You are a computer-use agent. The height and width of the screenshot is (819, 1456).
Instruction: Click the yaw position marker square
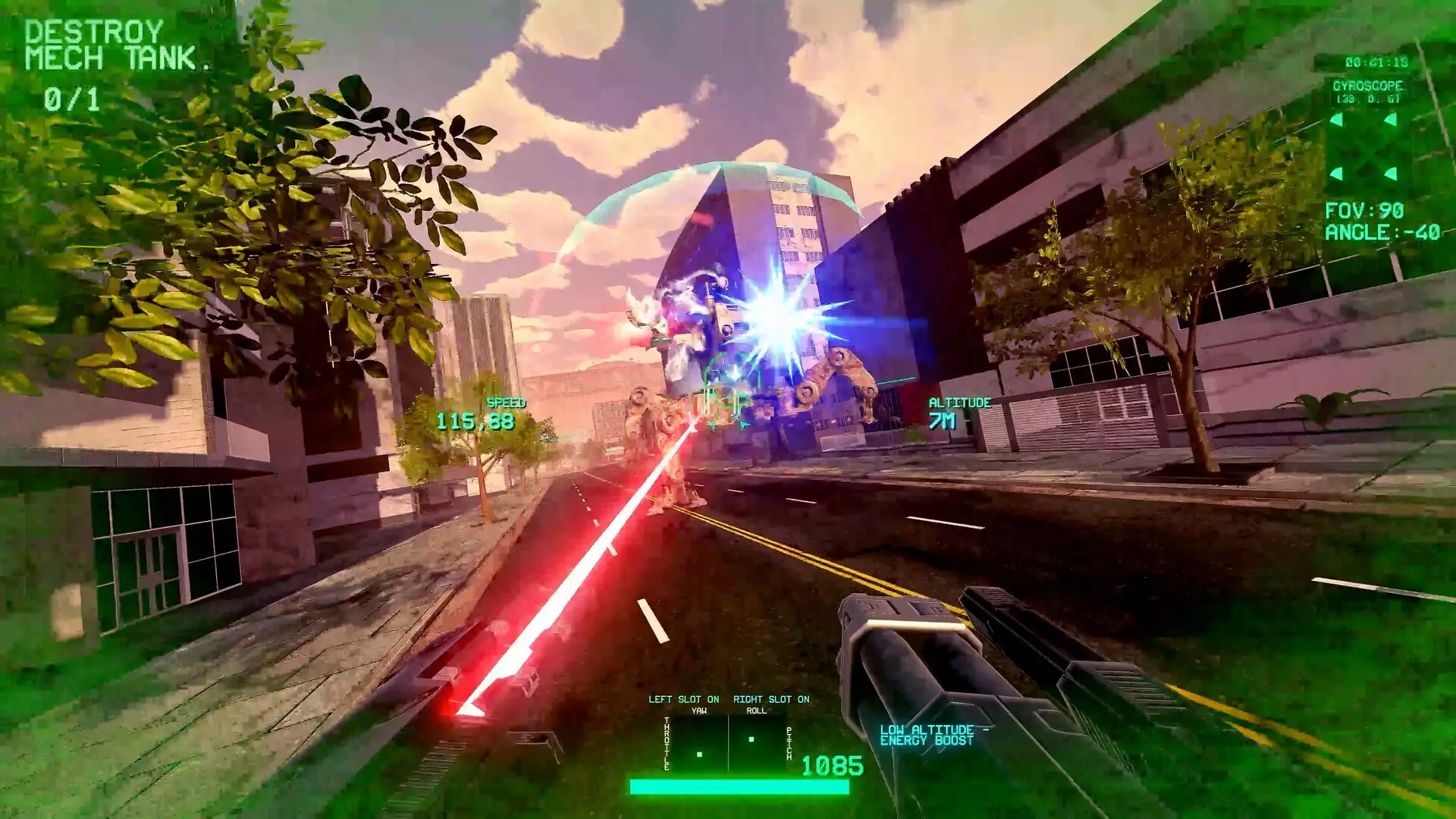click(x=699, y=755)
